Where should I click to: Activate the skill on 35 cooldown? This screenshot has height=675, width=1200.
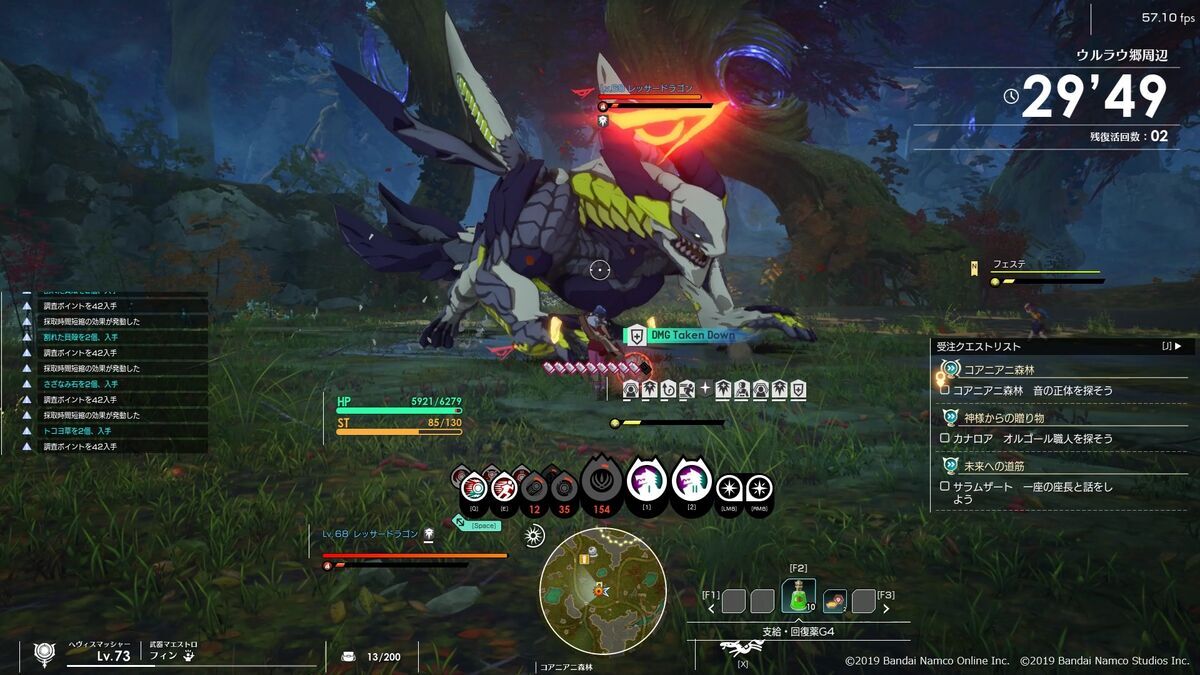565,489
